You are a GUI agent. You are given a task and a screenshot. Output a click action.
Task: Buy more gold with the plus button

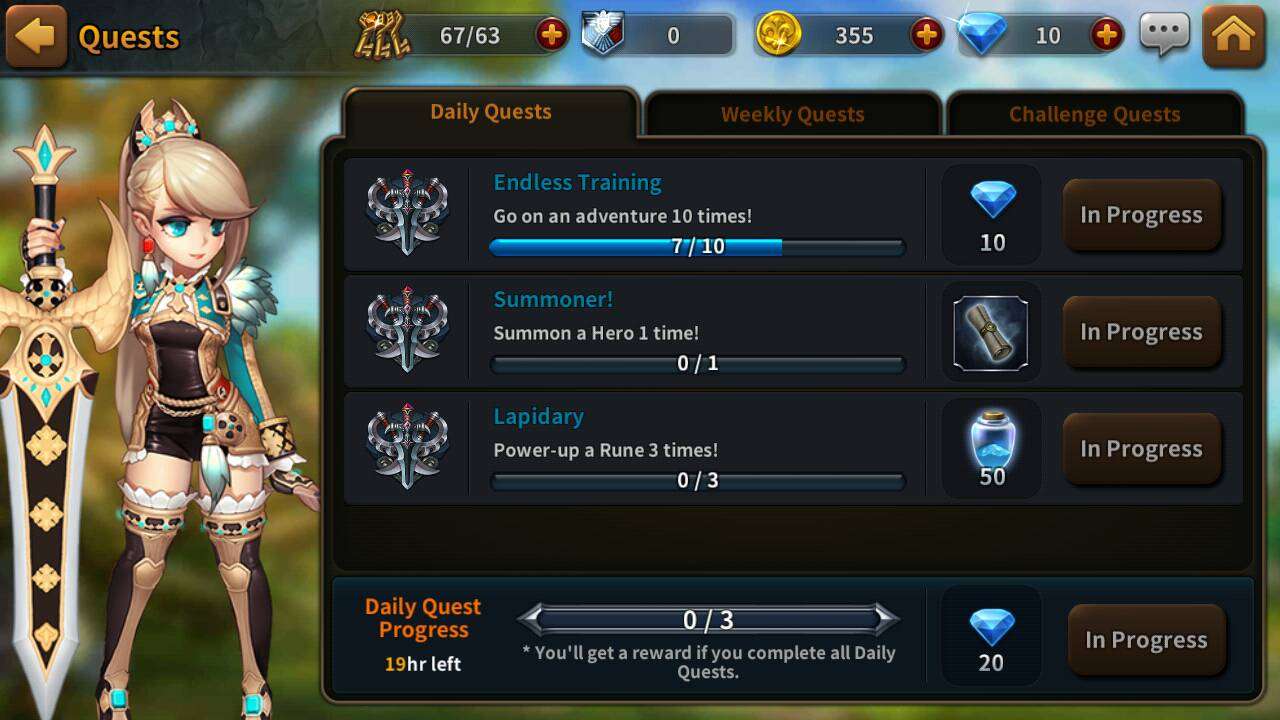[927, 36]
